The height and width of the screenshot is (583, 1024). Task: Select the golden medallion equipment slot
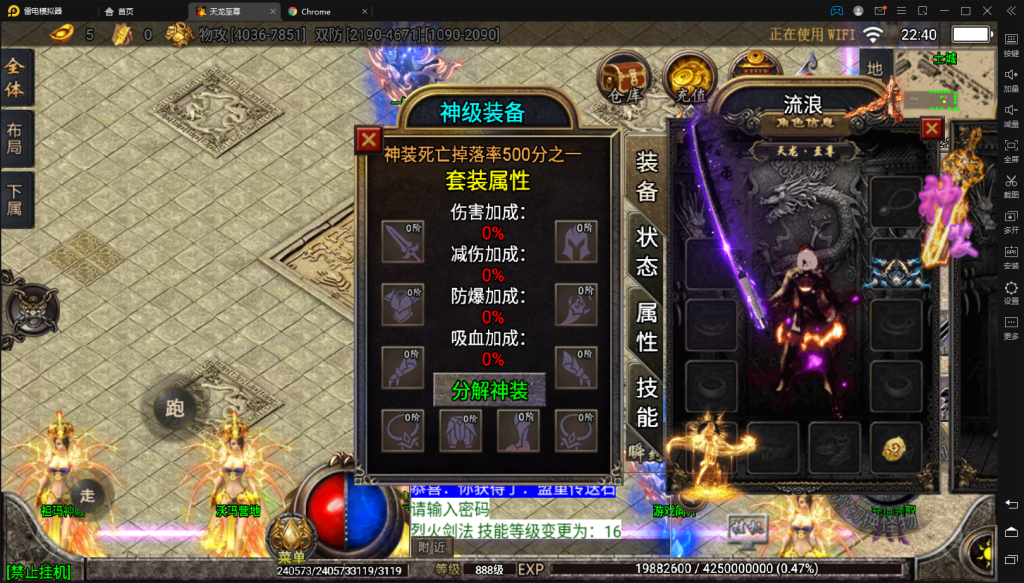[x=893, y=448]
